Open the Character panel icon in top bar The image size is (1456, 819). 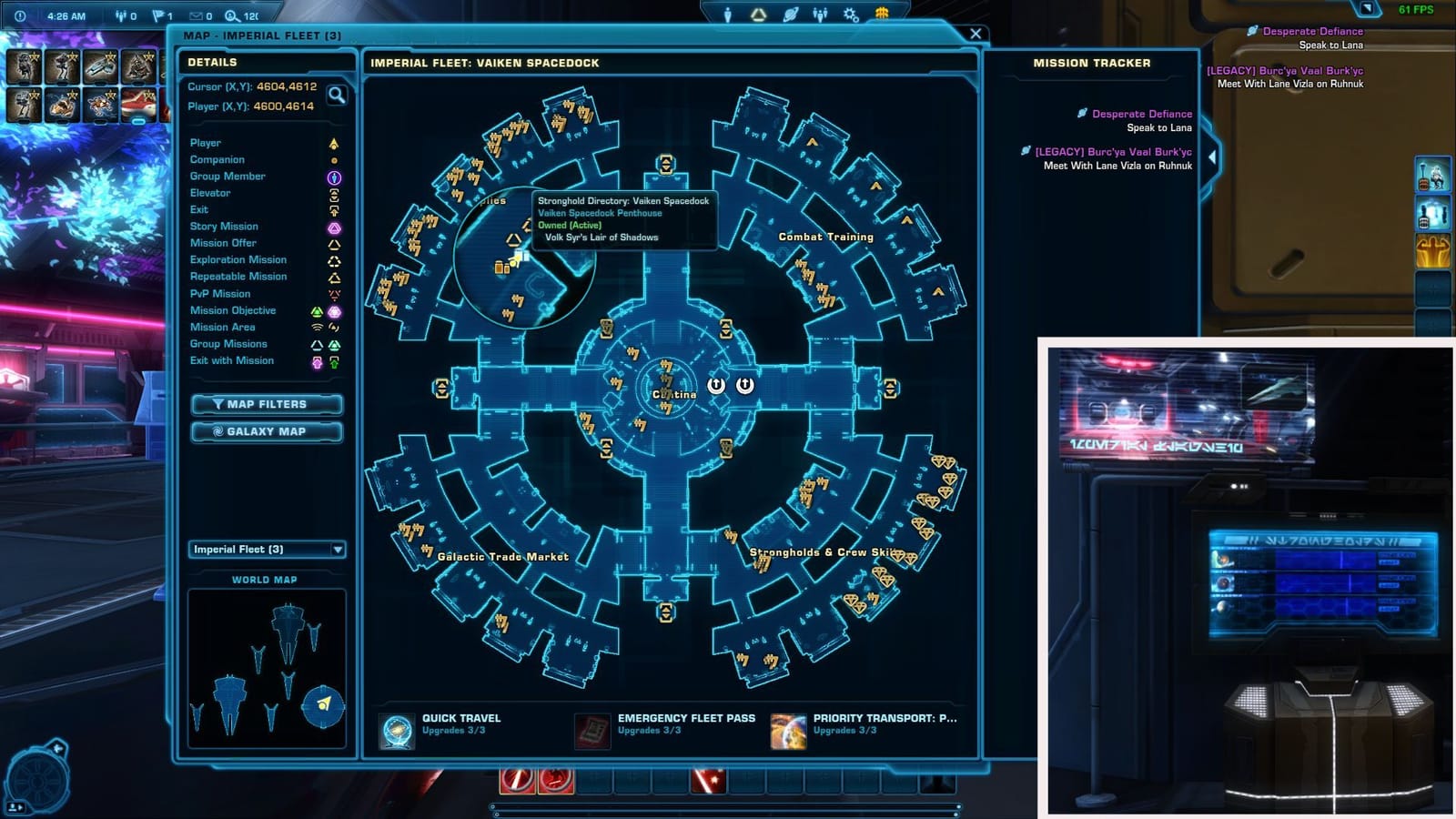[x=729, y=12]
